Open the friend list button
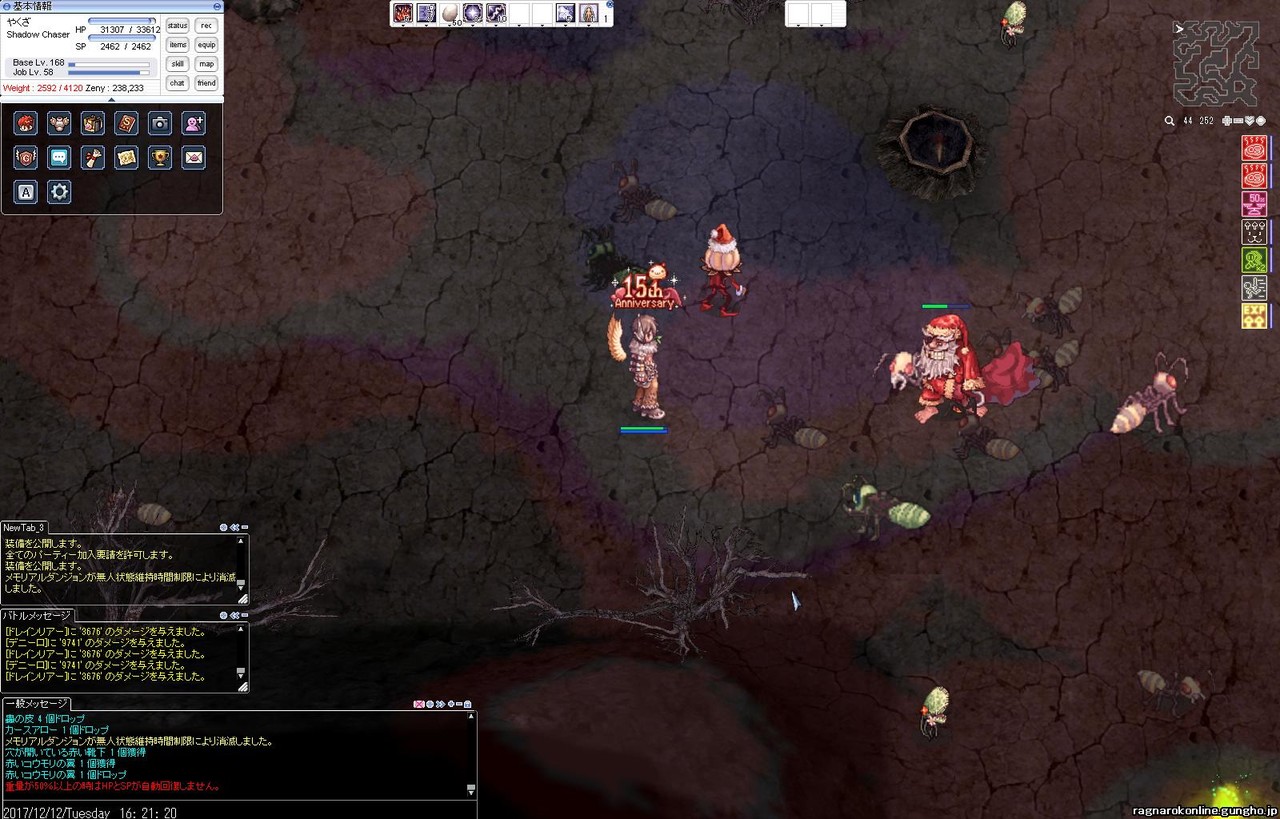The image size is (1280, 819). tap(206, 83)
